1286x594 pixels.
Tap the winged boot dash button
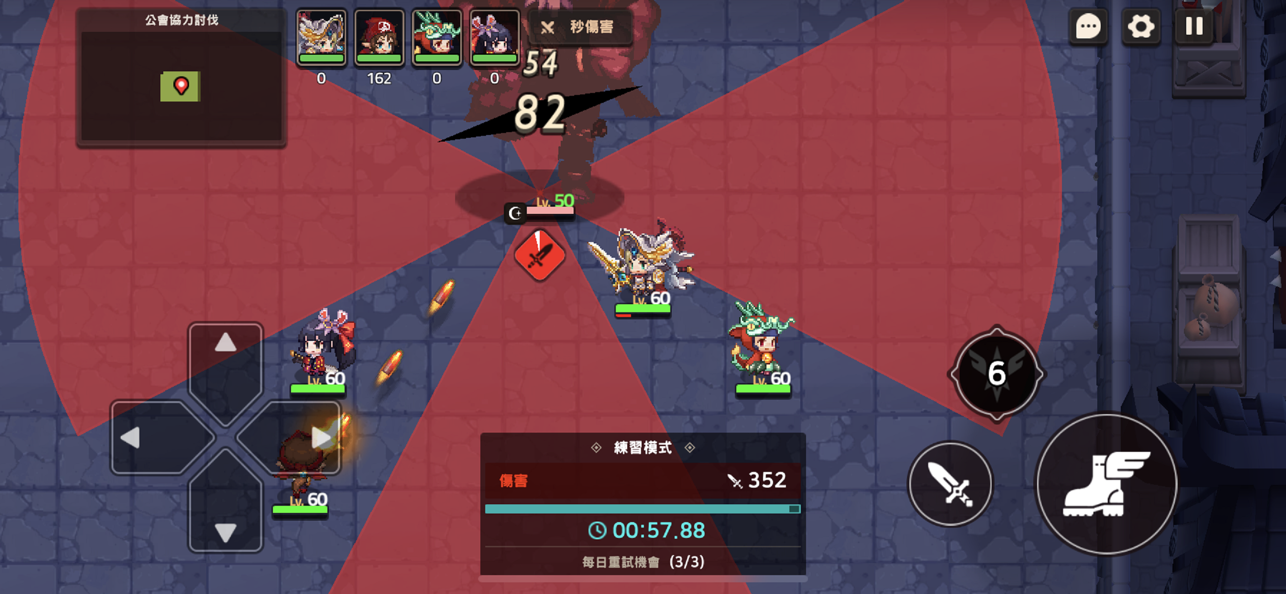coord(1106,484)
